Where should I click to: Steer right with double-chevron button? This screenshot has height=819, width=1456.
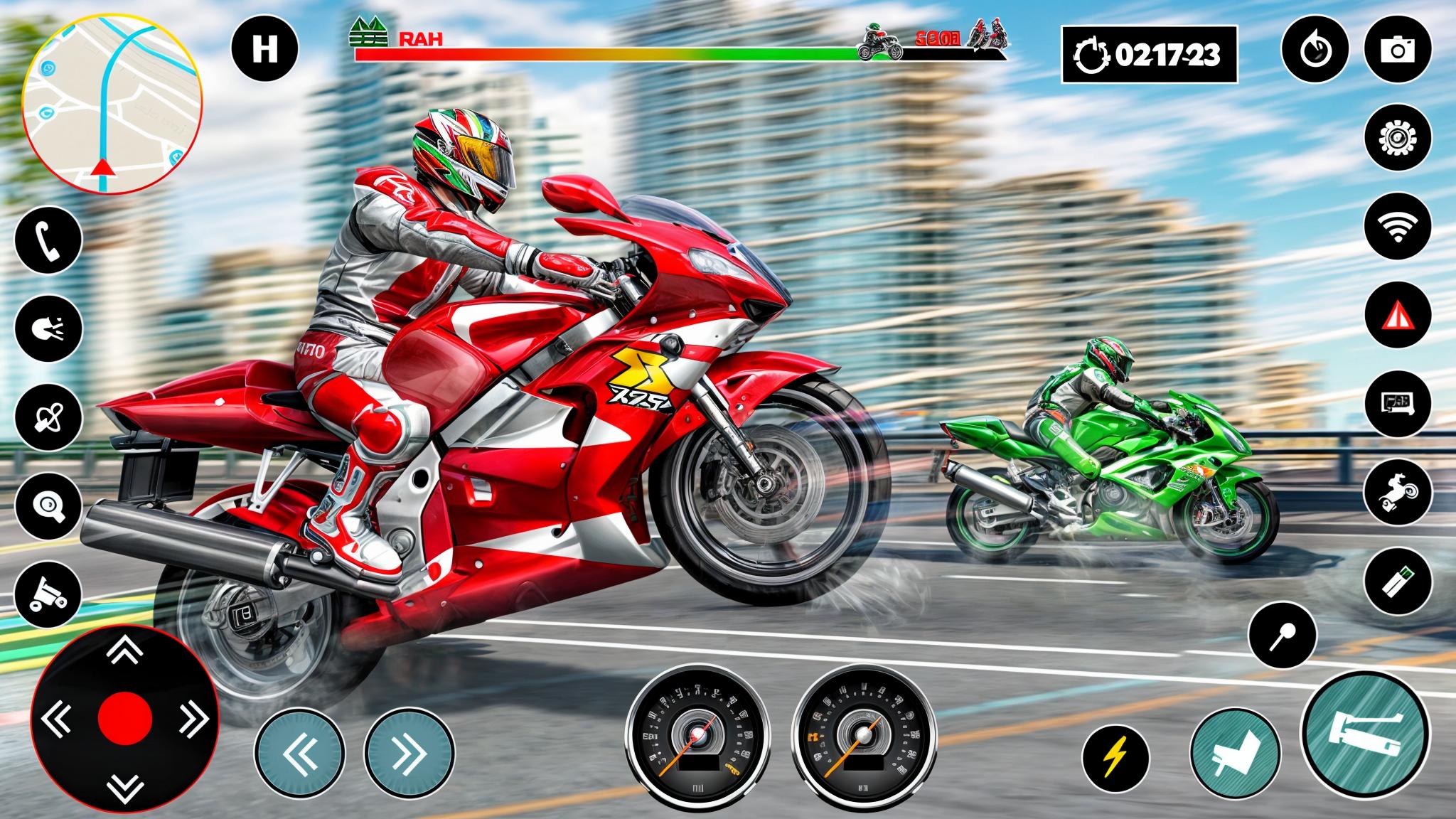(409, 754)
